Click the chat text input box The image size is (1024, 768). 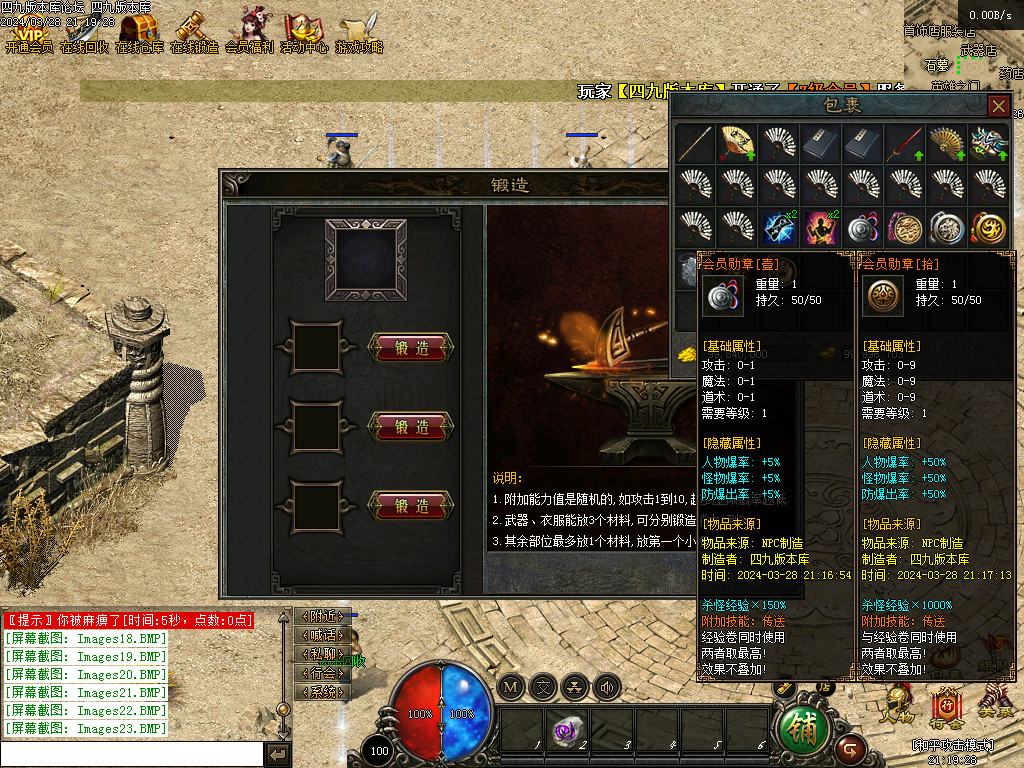pyautogui.click(x=132, y=754)
